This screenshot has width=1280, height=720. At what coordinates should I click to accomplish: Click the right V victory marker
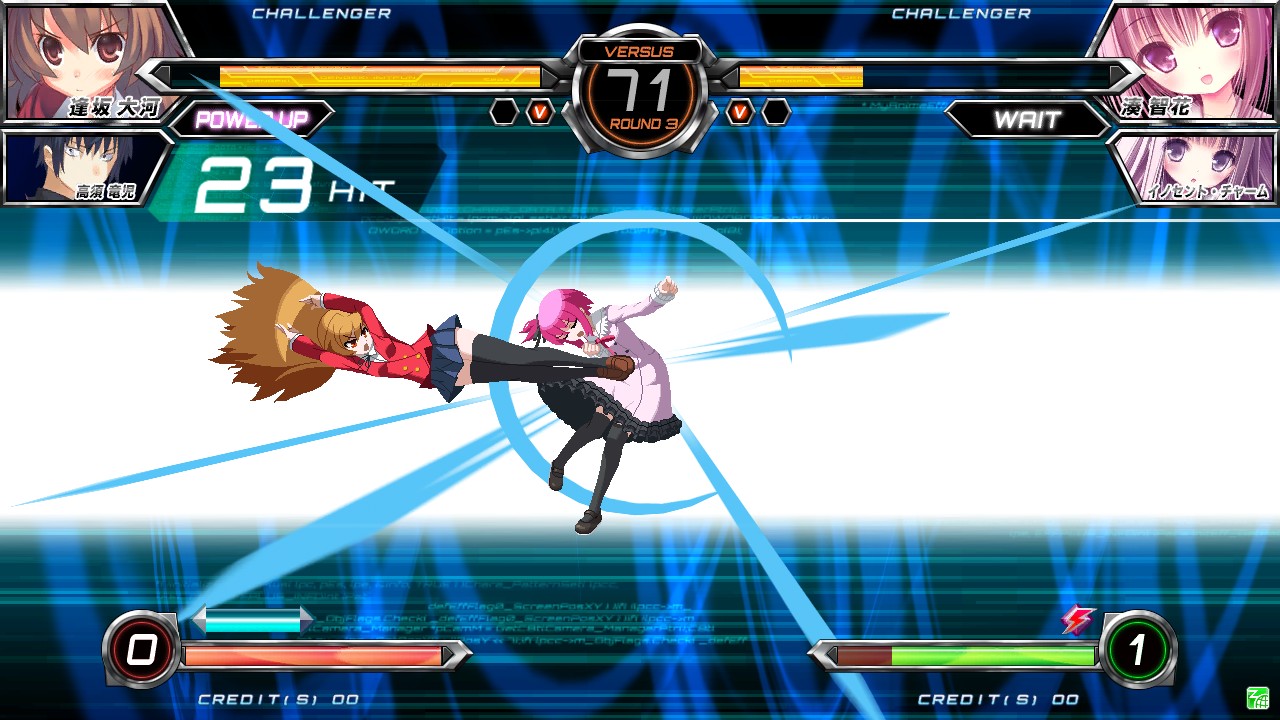click(x=740, y=111)
